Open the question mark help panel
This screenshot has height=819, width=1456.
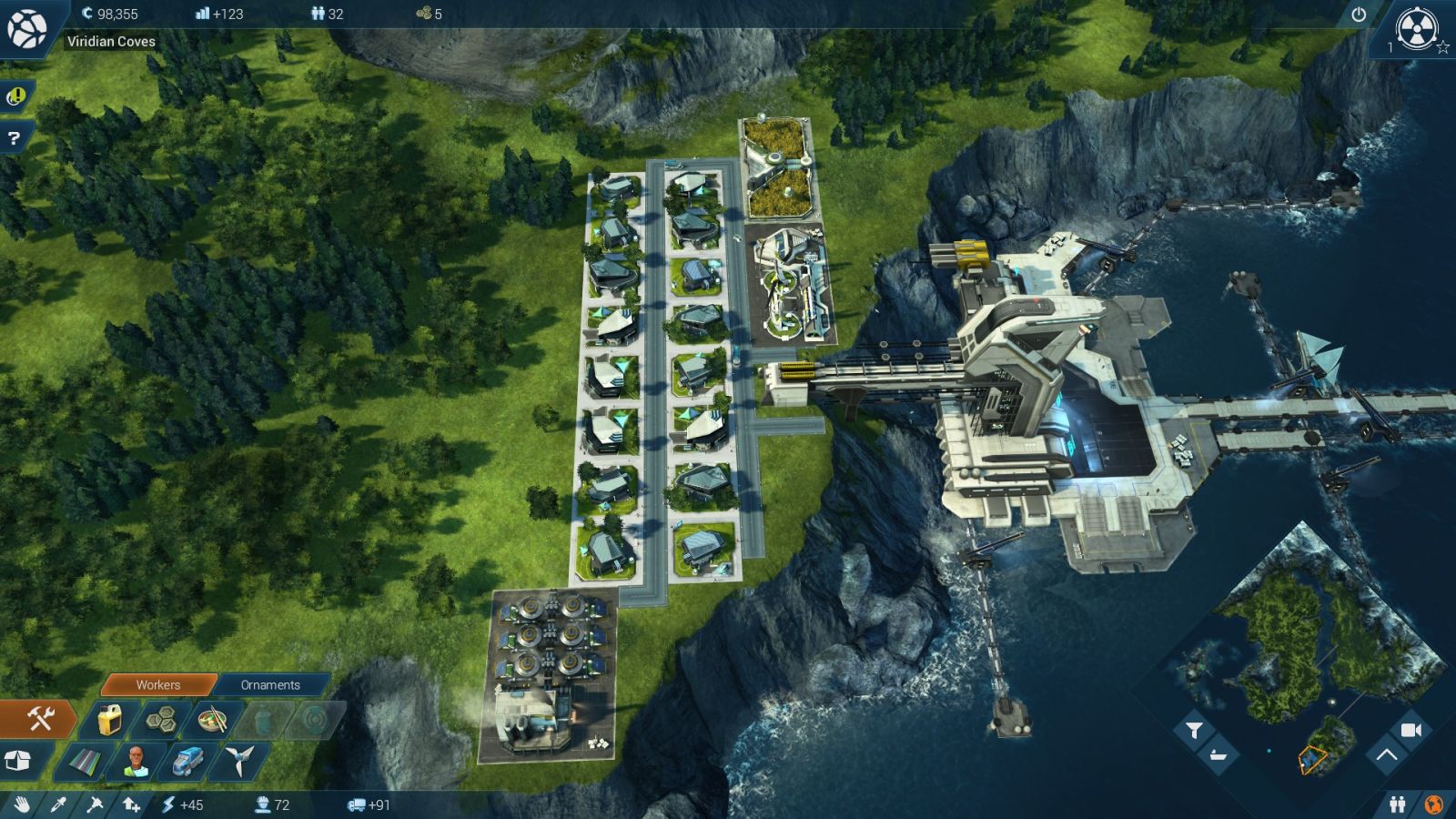tap(14, 138)
